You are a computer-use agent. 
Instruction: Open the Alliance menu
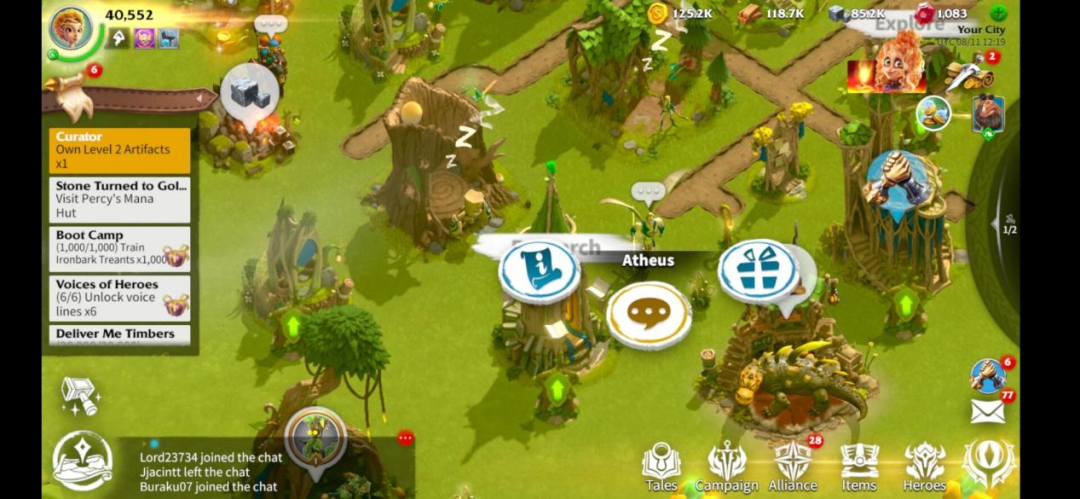tap(792, 467)
